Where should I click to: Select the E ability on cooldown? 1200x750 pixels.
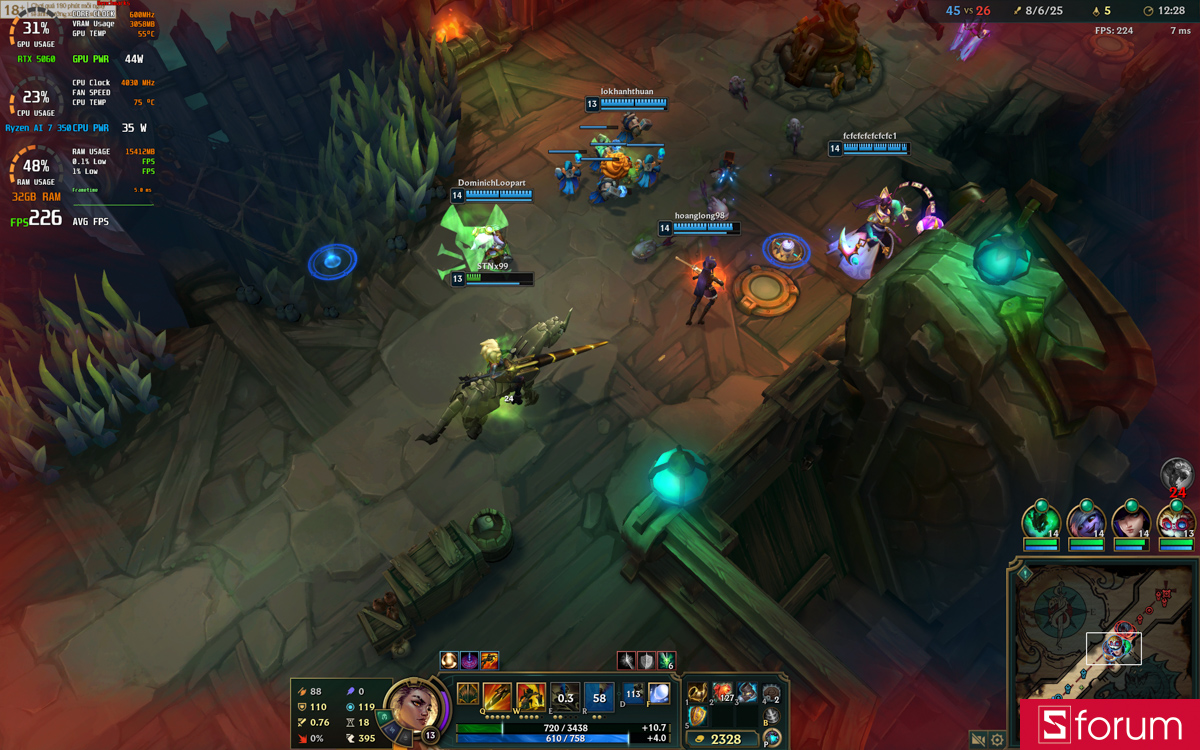point(565,696)
